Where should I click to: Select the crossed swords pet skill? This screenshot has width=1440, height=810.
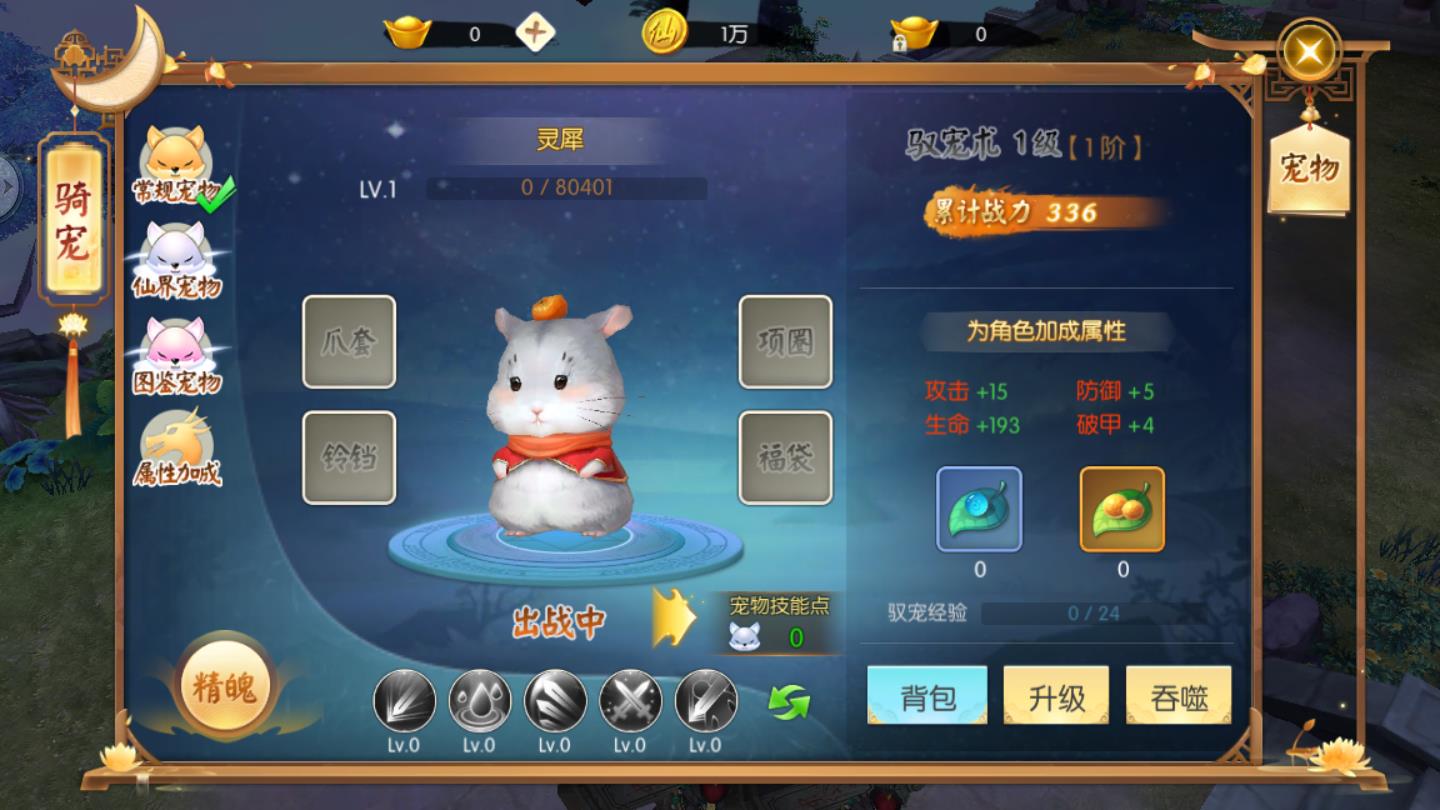pos(630,700)
